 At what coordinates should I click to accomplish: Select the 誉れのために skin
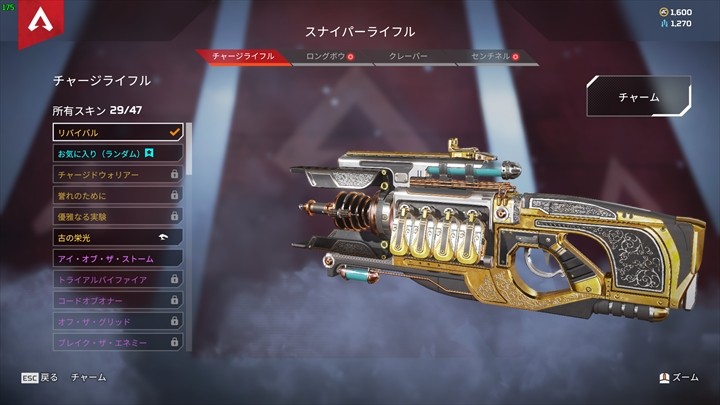[117, 195]
